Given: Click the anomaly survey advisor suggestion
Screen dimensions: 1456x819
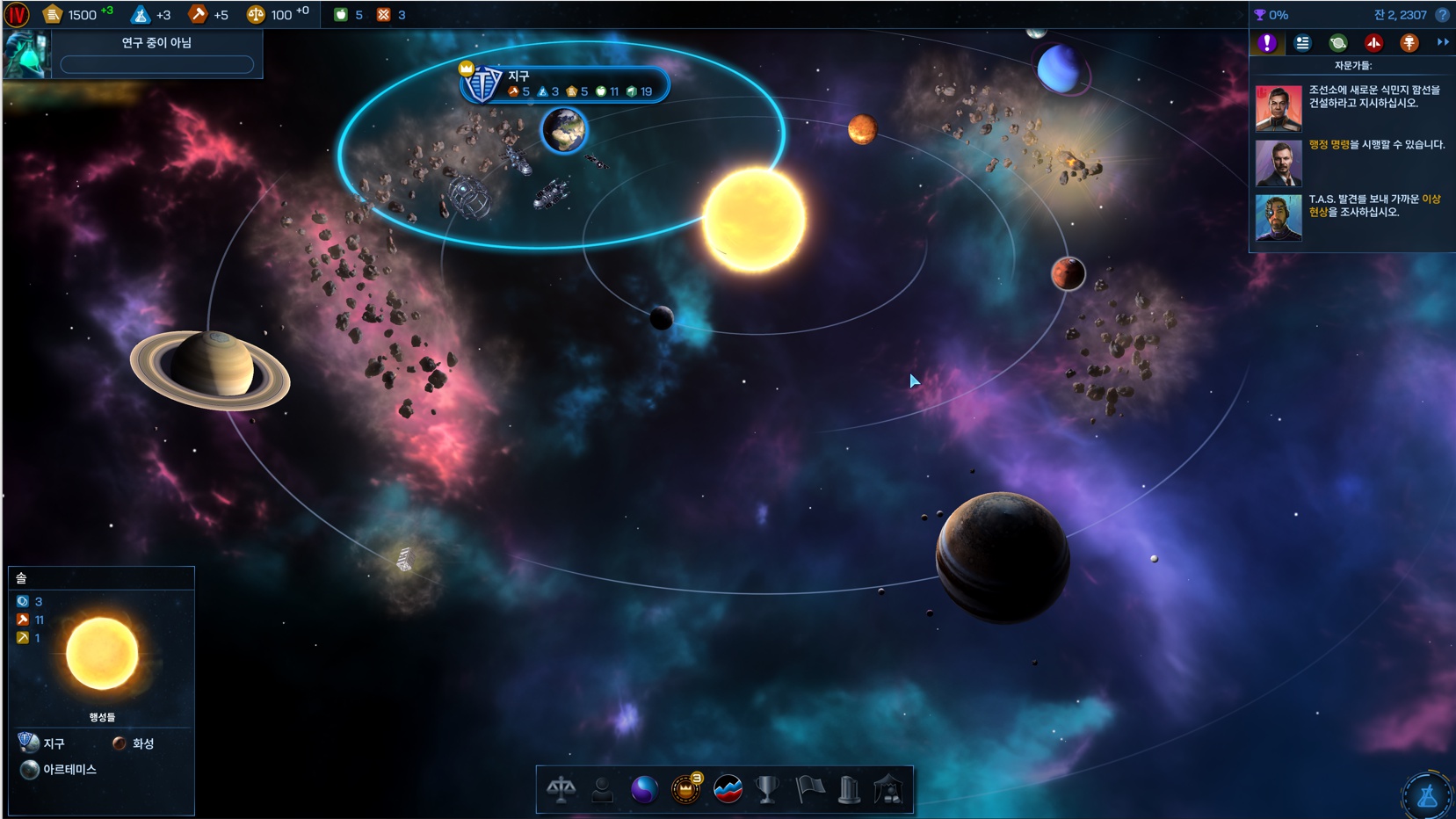Looking at the screenshot, I should [x=1351, y=214].
